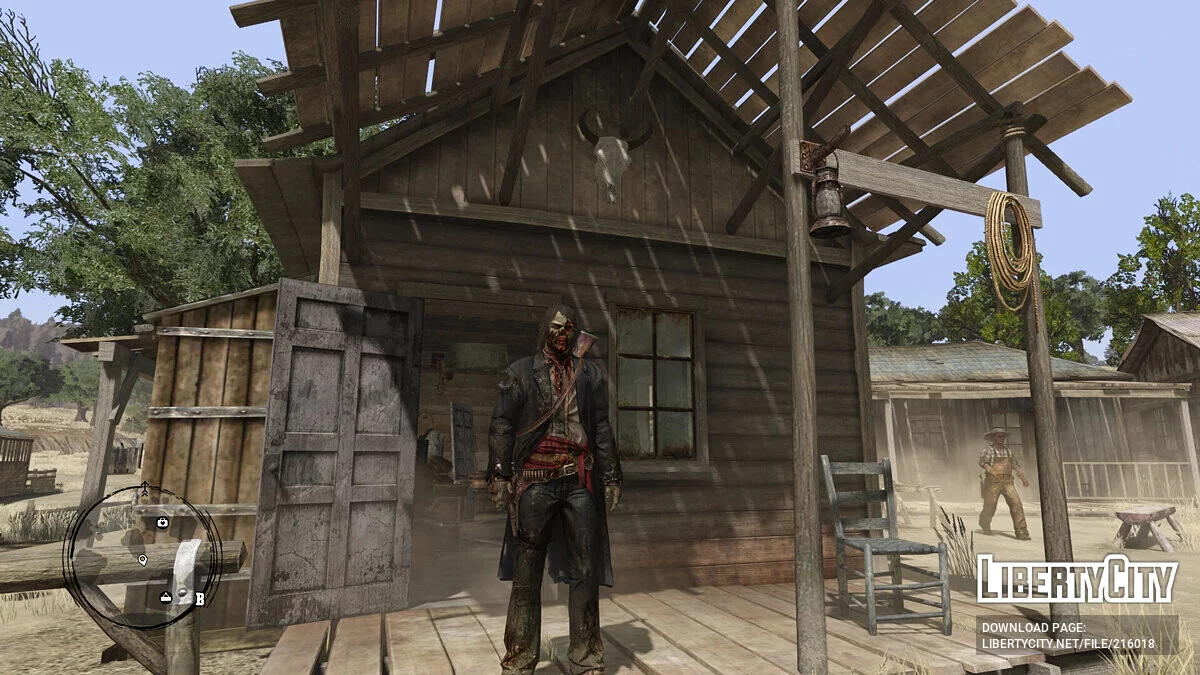Open the libertycity.net download page link
The width and height of the screenshot is (1200, 675).
click(x=1077, y=634)
